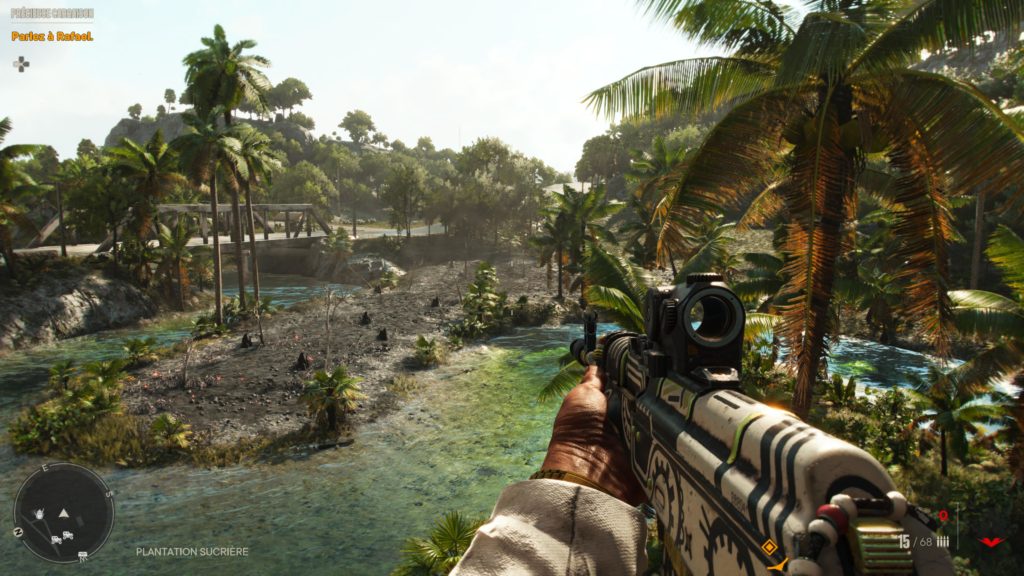Open the circular minimap
The image size is (1024, 576).
click(63, 512)
